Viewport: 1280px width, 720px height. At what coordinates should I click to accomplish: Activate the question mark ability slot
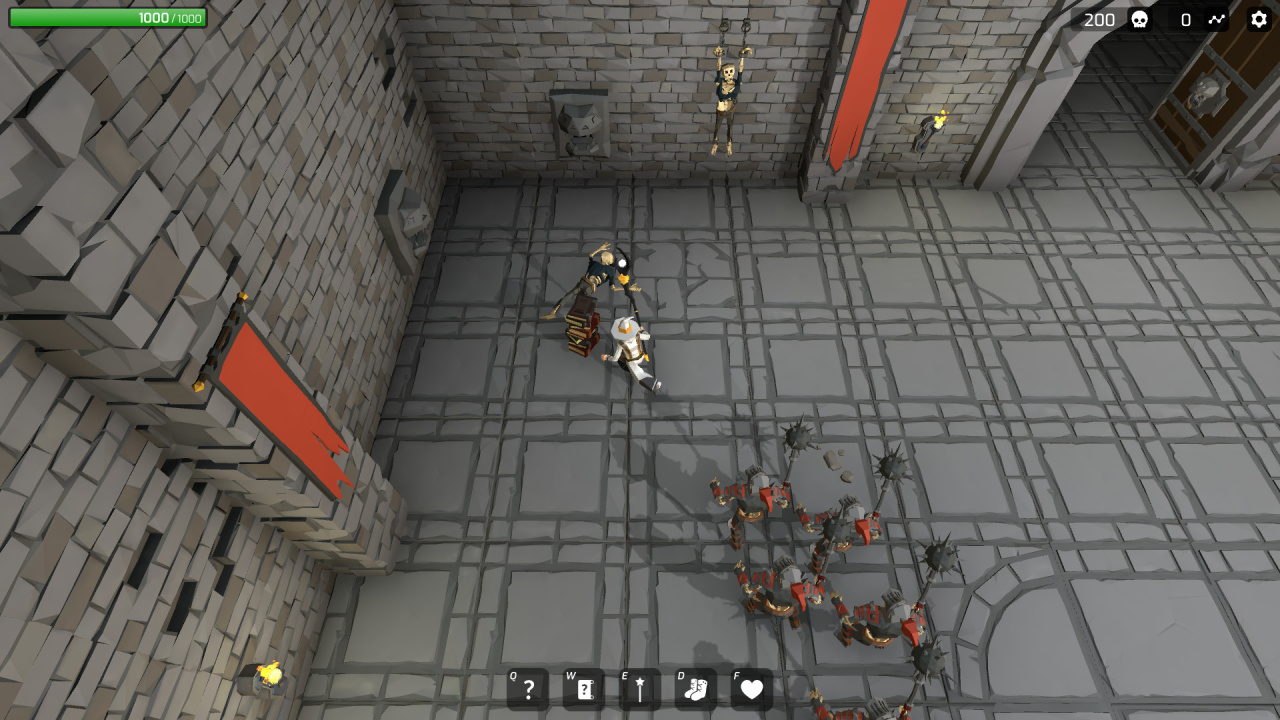528,689
